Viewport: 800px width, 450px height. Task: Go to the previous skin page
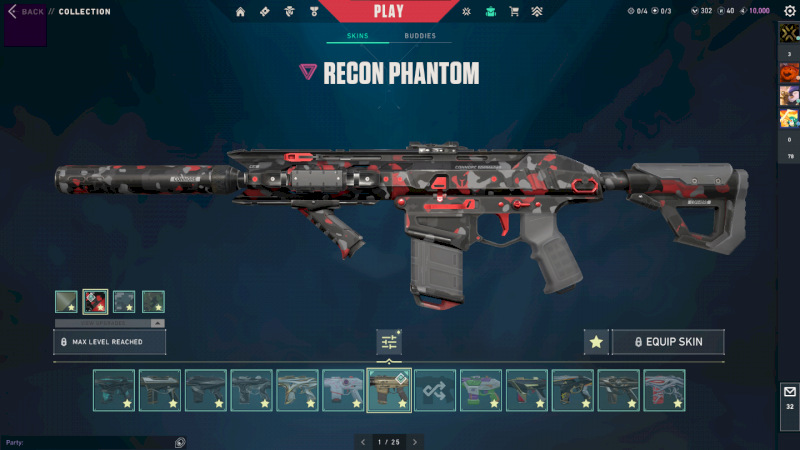click(x=362, y=441)
